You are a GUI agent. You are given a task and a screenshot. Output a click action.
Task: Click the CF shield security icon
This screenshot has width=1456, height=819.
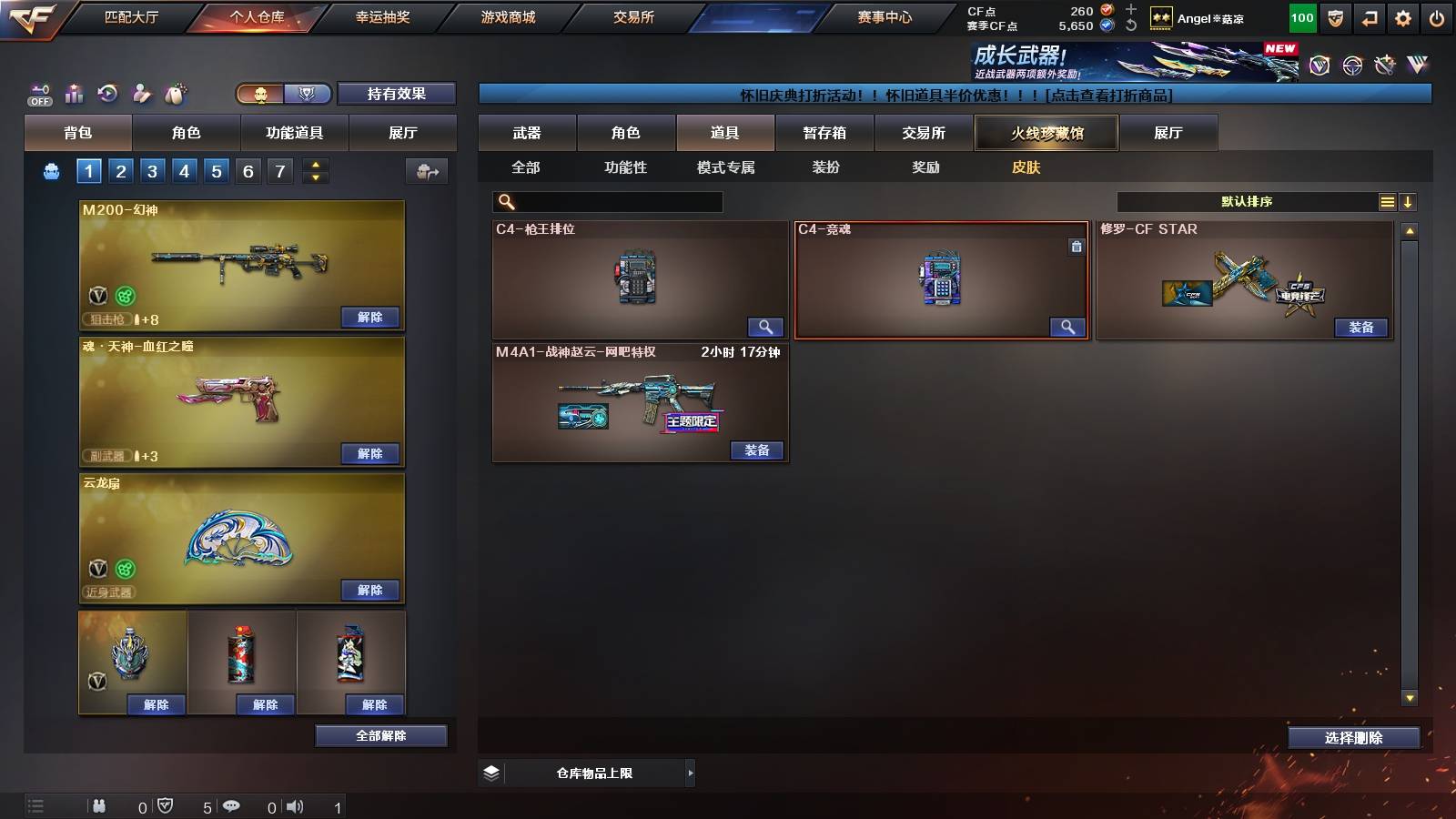1335,16
